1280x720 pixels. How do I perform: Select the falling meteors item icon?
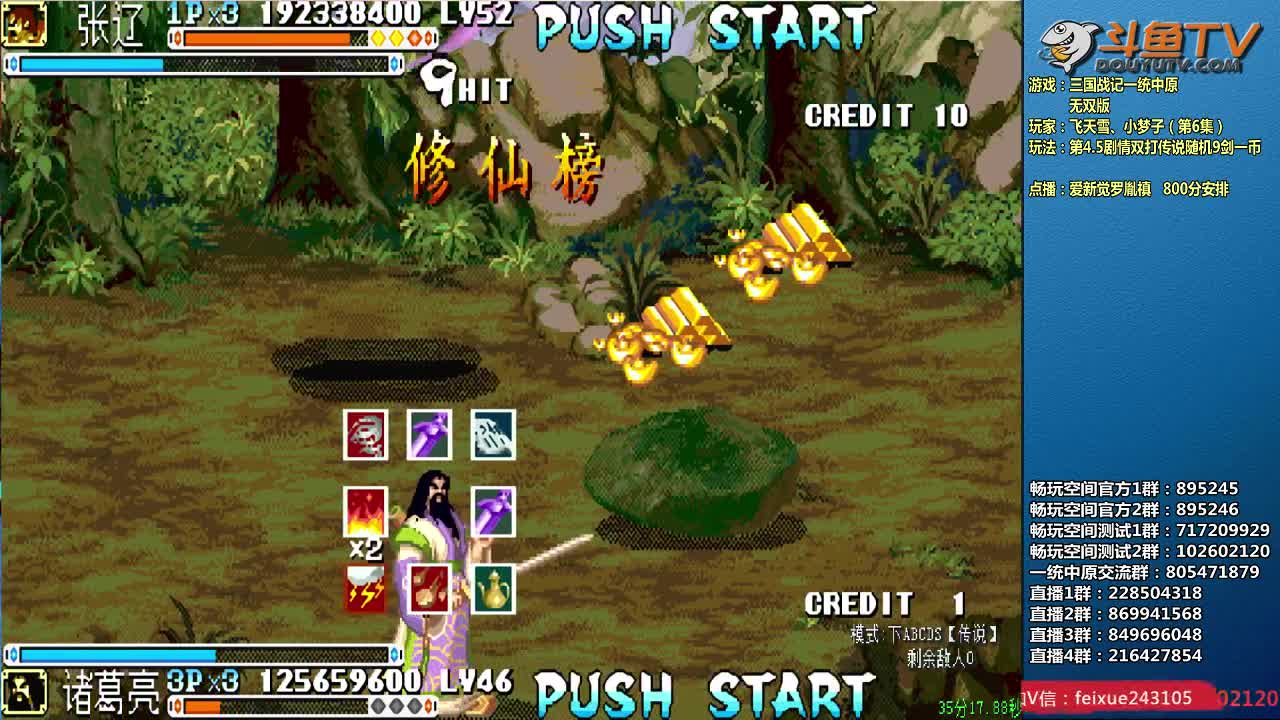click(x=429, y=589)
